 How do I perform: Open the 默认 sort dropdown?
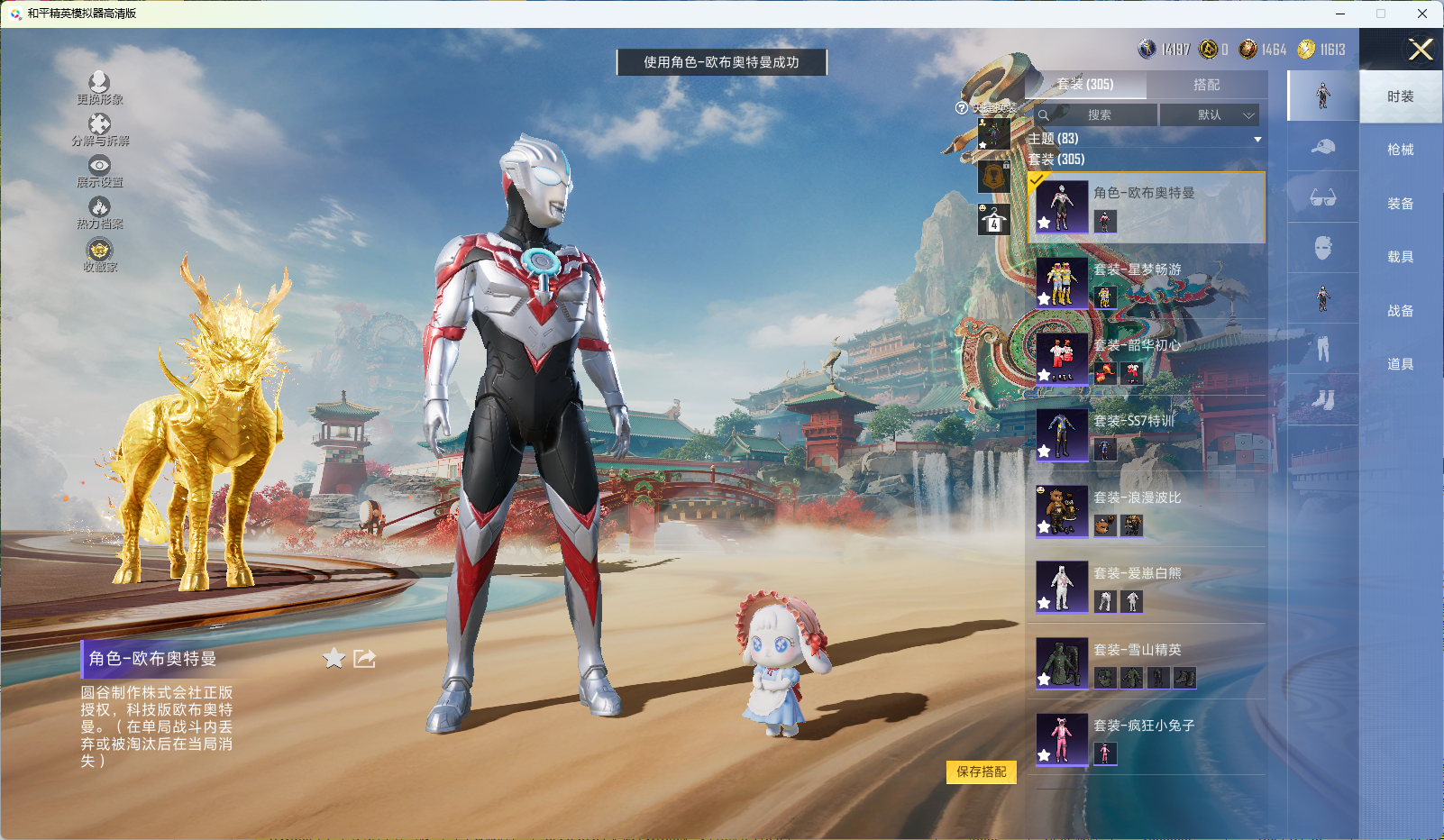tap(1210, 115)
